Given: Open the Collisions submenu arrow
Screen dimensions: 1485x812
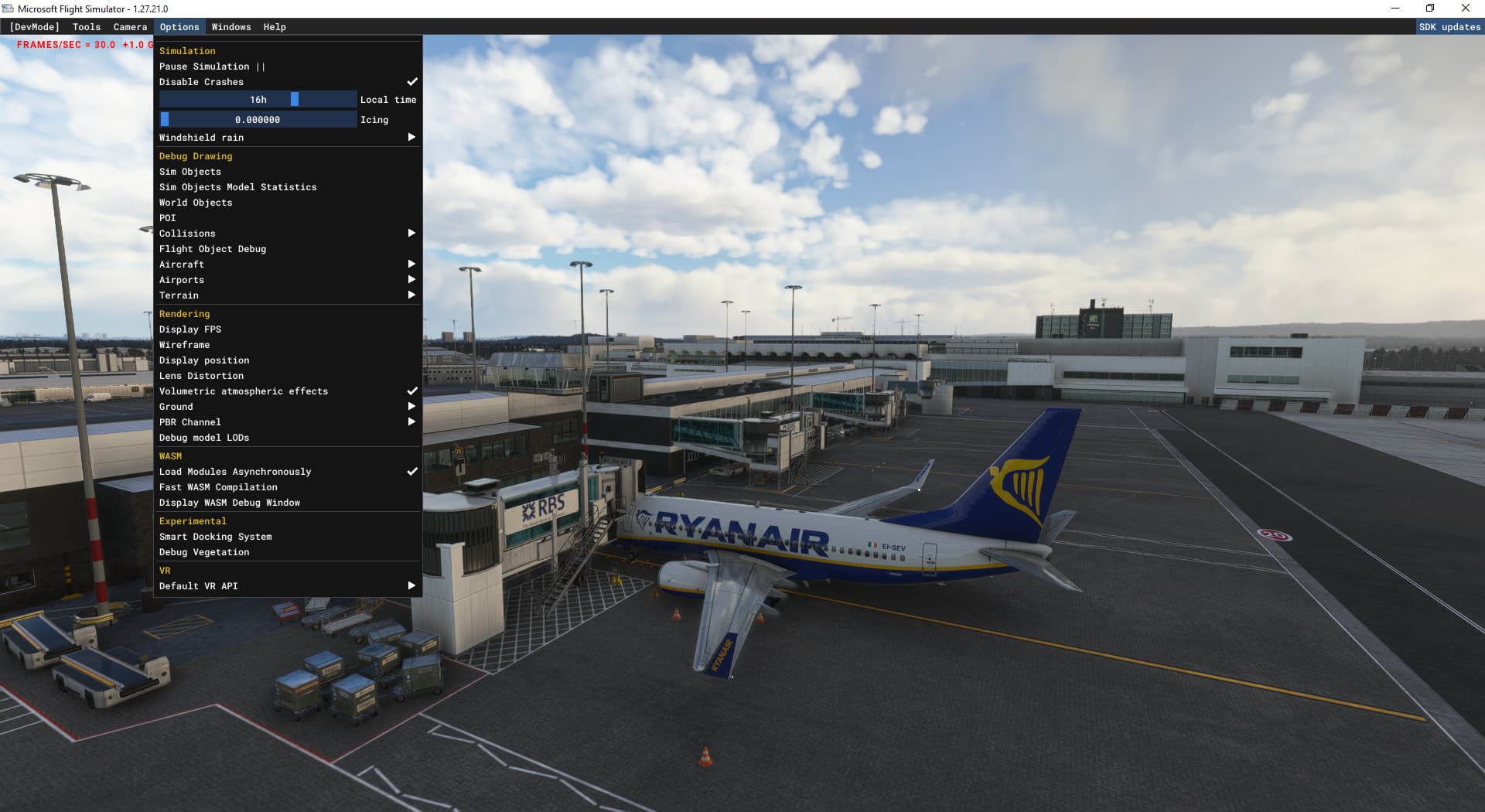Looking at the screenshot, I should [411, 233].
